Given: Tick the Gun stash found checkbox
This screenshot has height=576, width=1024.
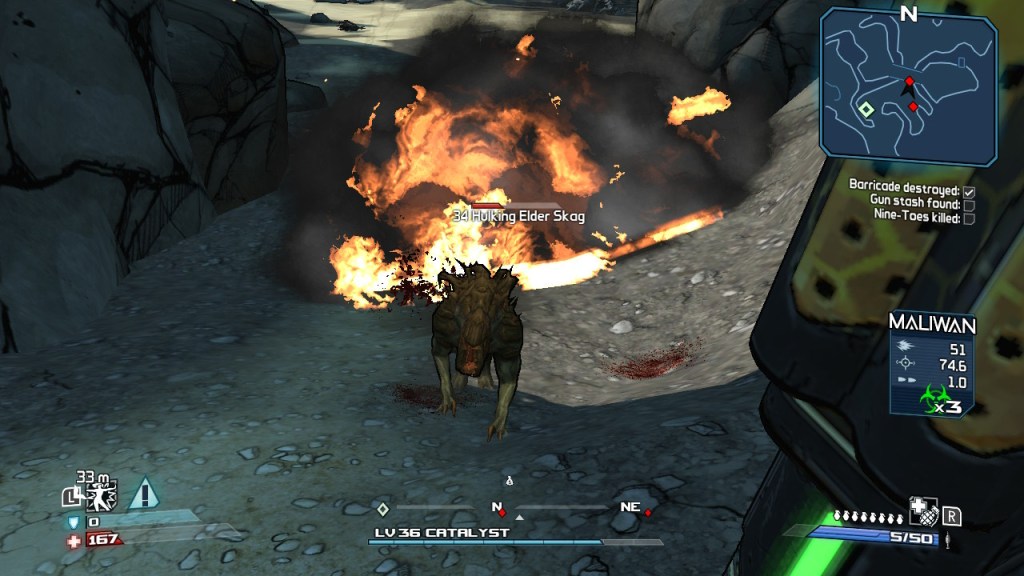Looking at the screenshot, I should click(x=969, y=203).
